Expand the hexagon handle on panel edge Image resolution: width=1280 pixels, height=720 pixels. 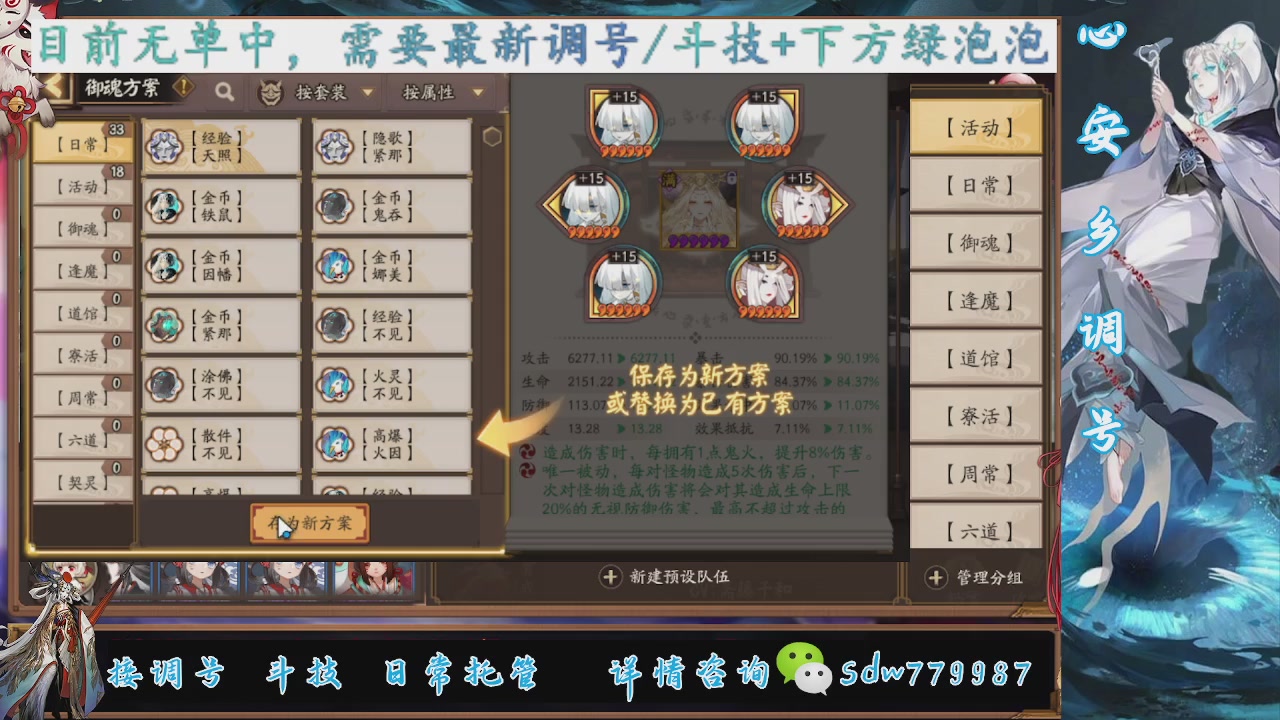[492, 136]
